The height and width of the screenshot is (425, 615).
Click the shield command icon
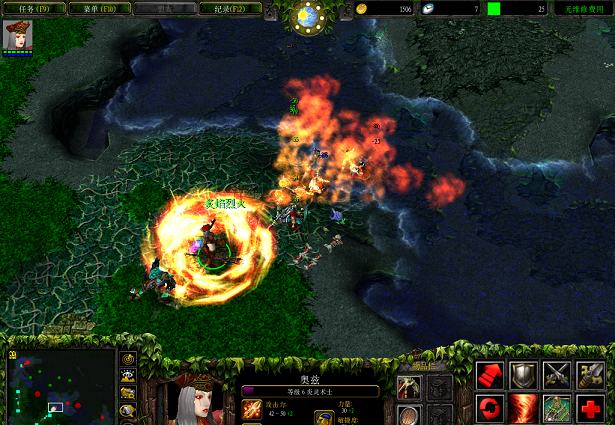(x=523, y=375)
